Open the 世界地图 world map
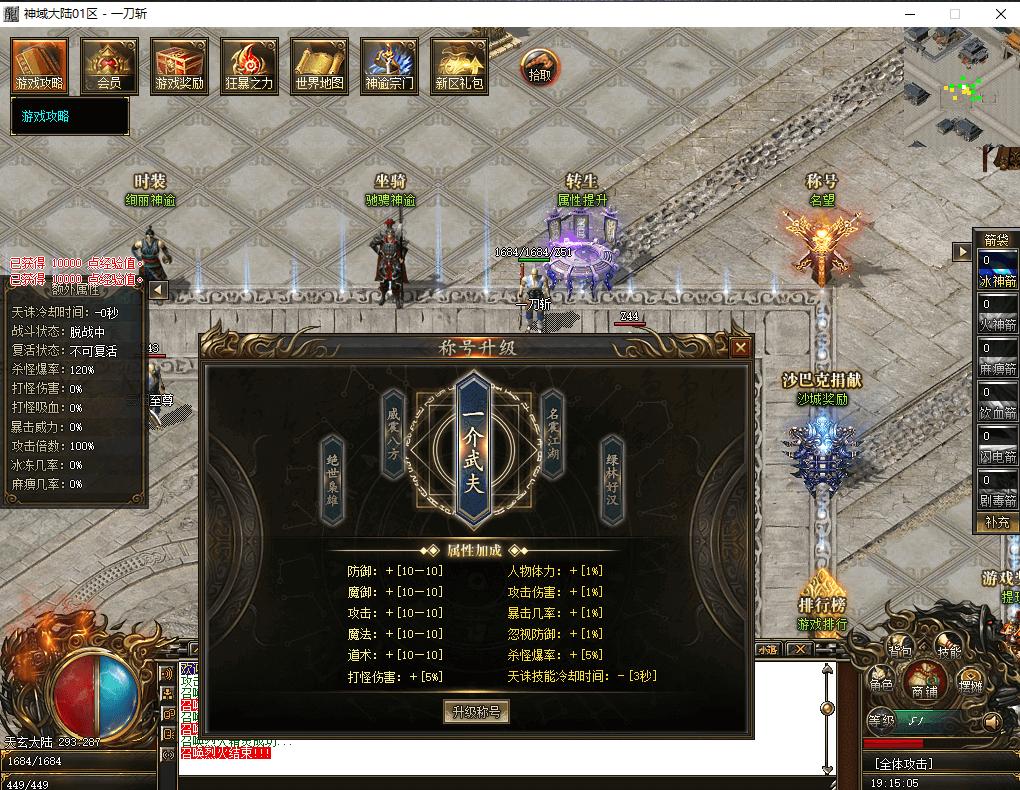The height and width of the screenshot is (790, 1020). (x=319, y=66)
